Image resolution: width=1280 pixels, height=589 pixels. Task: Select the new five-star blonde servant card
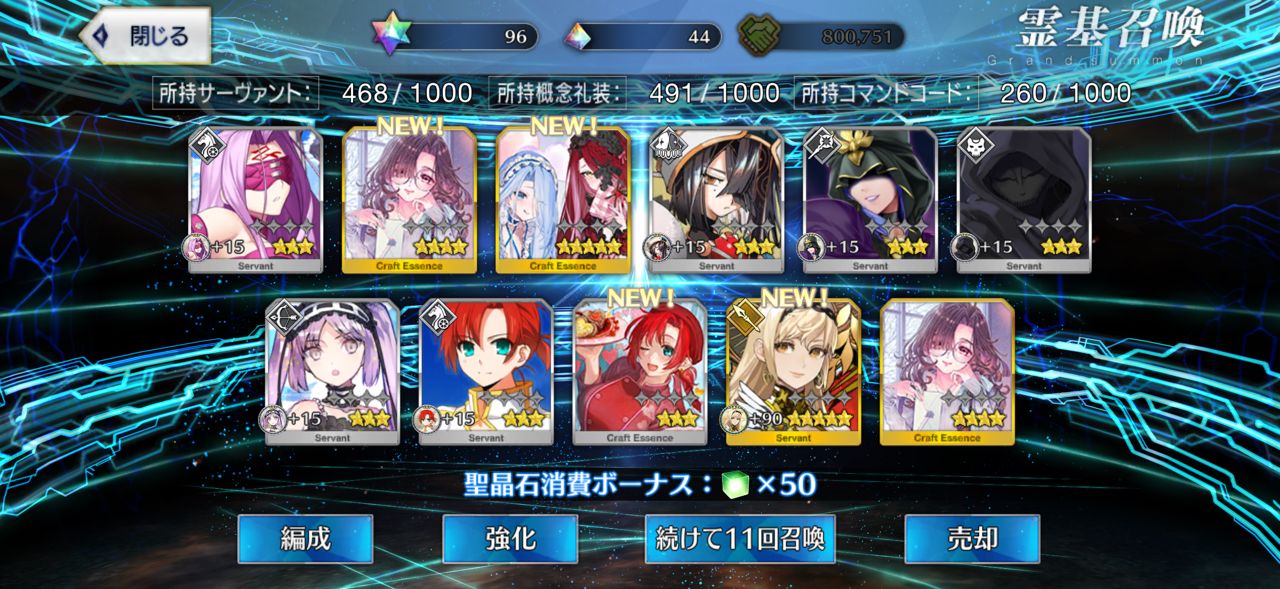793,372
